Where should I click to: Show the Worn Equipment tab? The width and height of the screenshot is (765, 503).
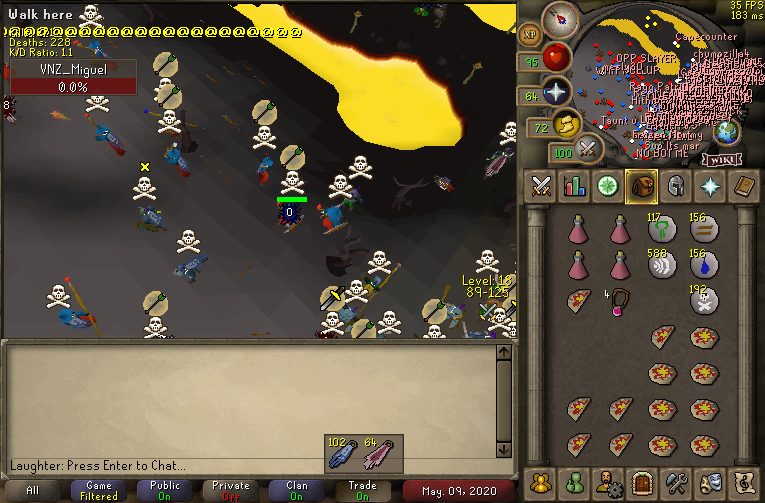pyautogui.click(x=677, y=186)
